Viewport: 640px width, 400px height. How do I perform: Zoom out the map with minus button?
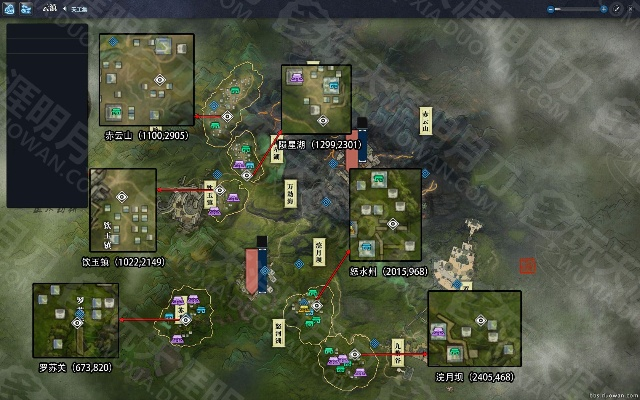click(549, 8)
